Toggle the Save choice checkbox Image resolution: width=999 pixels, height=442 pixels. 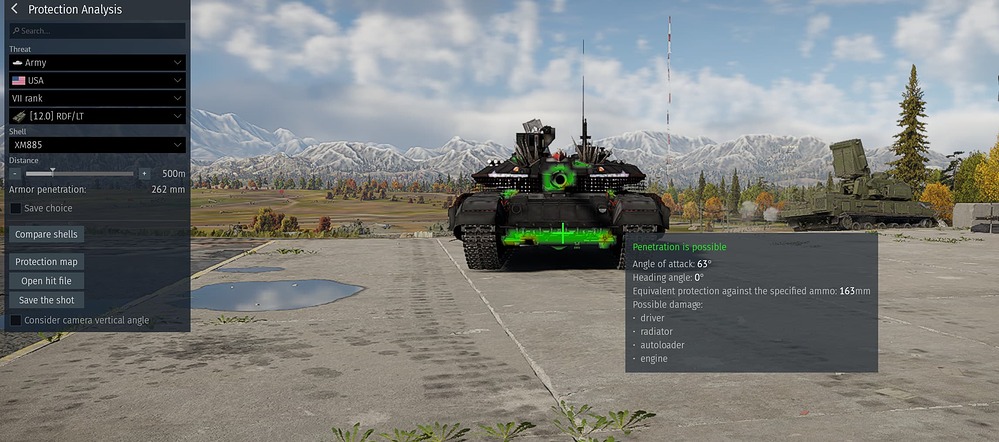point(15,208)
